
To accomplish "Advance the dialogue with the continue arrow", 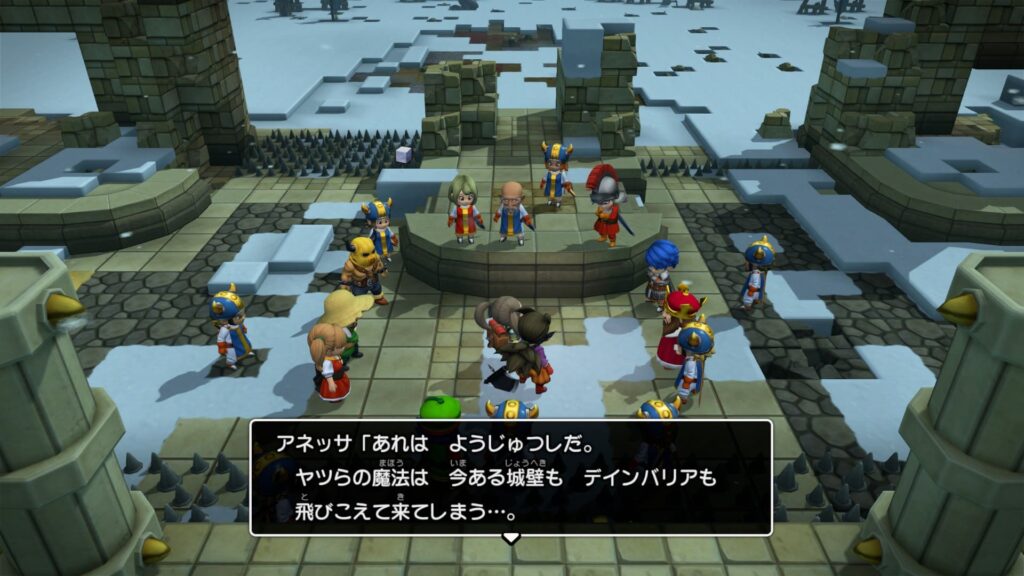I will 511,539.
